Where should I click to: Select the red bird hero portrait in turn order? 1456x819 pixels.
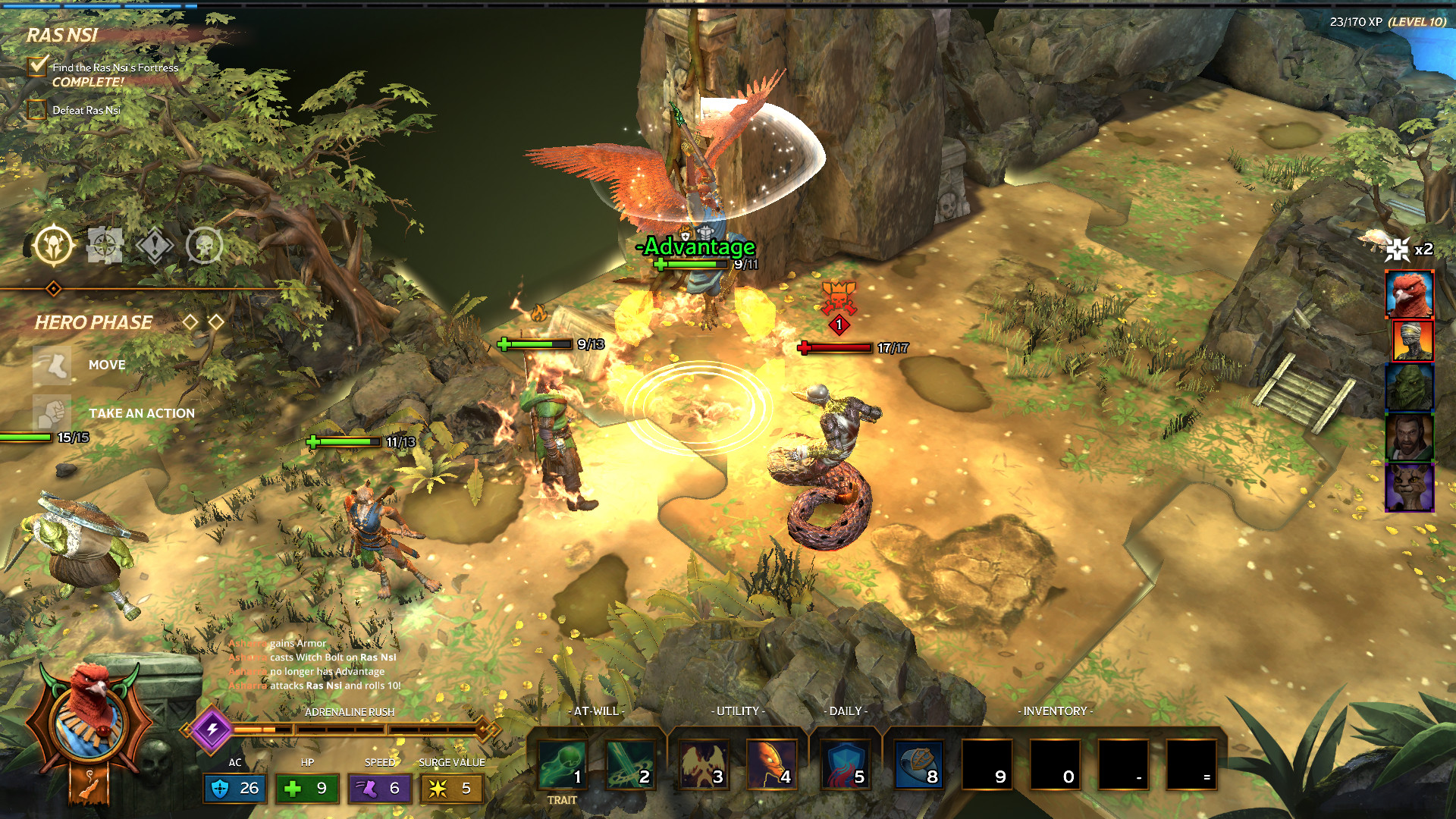point(1409,293)
